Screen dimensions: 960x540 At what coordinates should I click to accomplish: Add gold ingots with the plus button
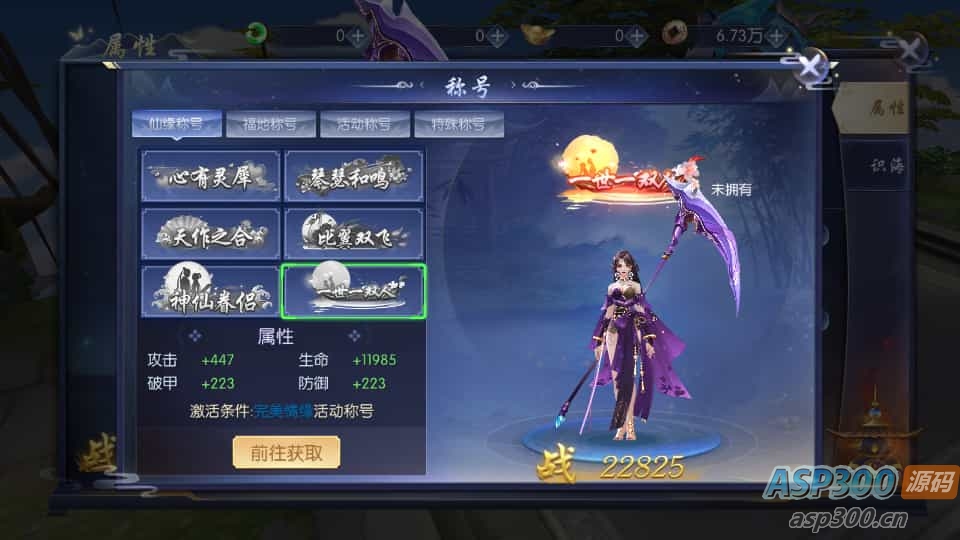(637, 35)
